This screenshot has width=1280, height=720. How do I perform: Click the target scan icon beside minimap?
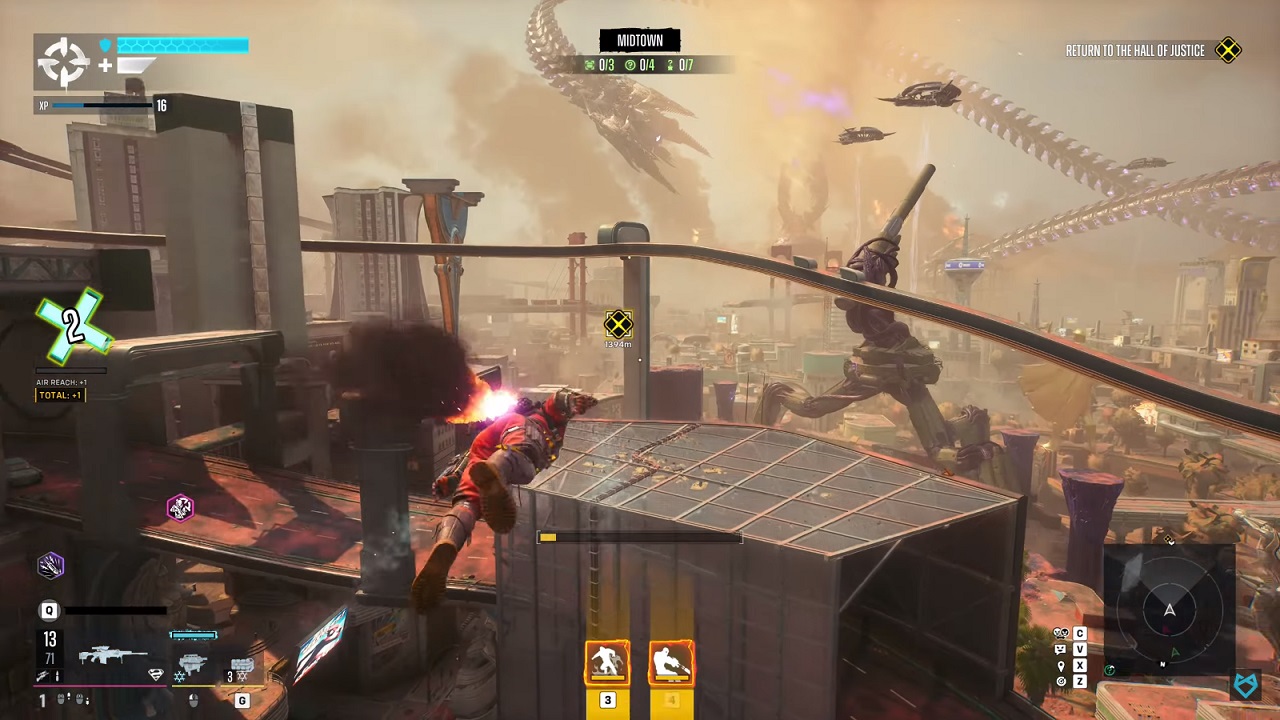pos(1061,682)
